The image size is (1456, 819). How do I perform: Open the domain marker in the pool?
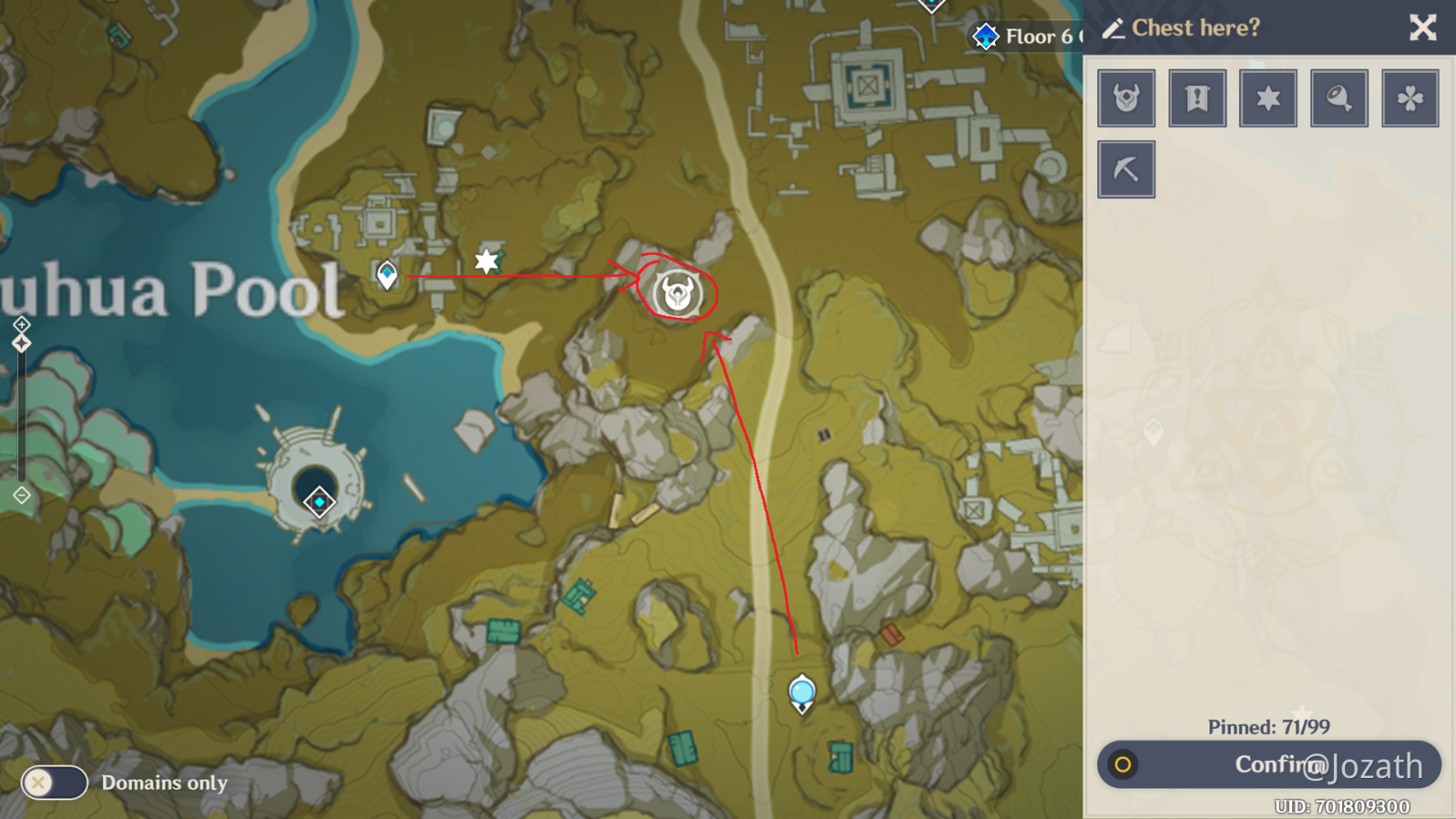pyautogui.click(x=319, y=501)
